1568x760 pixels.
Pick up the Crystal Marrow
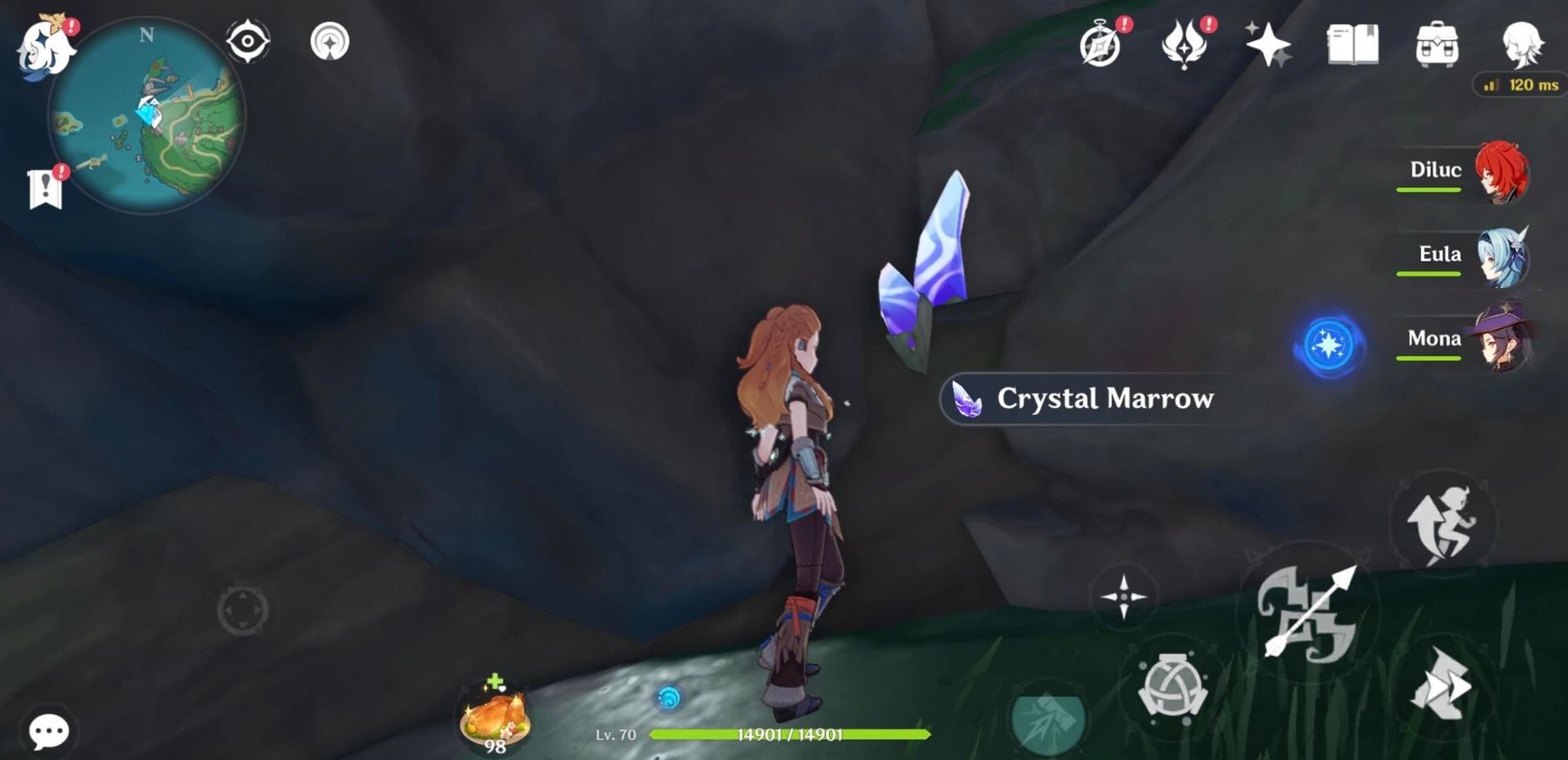1090,399
